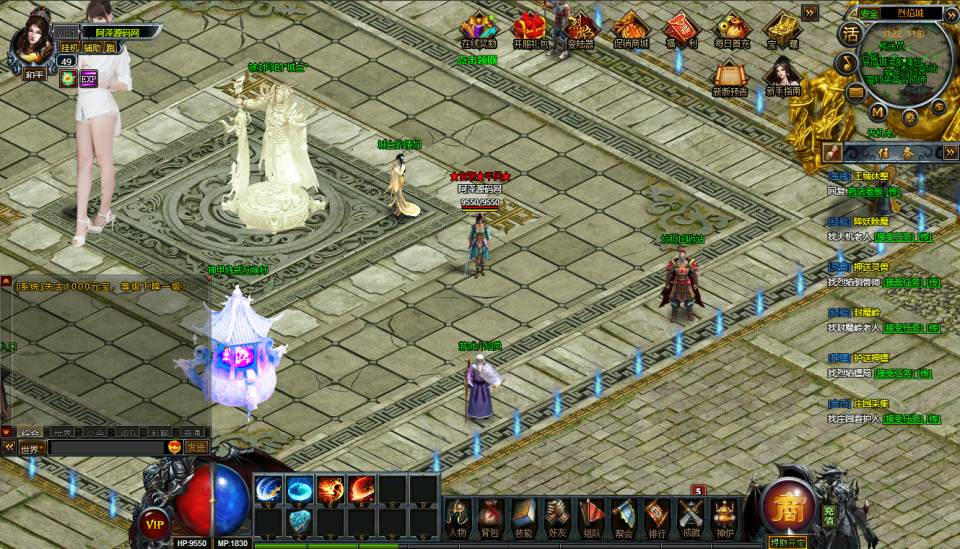Click the 挂机 auto-battle button
Screen dimensions: 960x549
coord(69,47)
